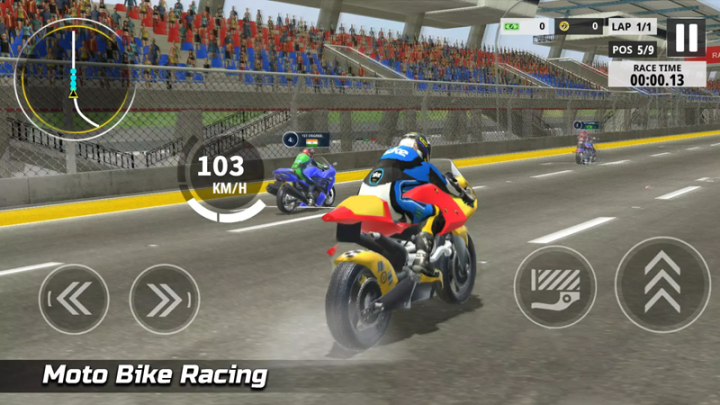Tap the brake pedal button
This screenshot has height=405, width=720.
(555, 287)
